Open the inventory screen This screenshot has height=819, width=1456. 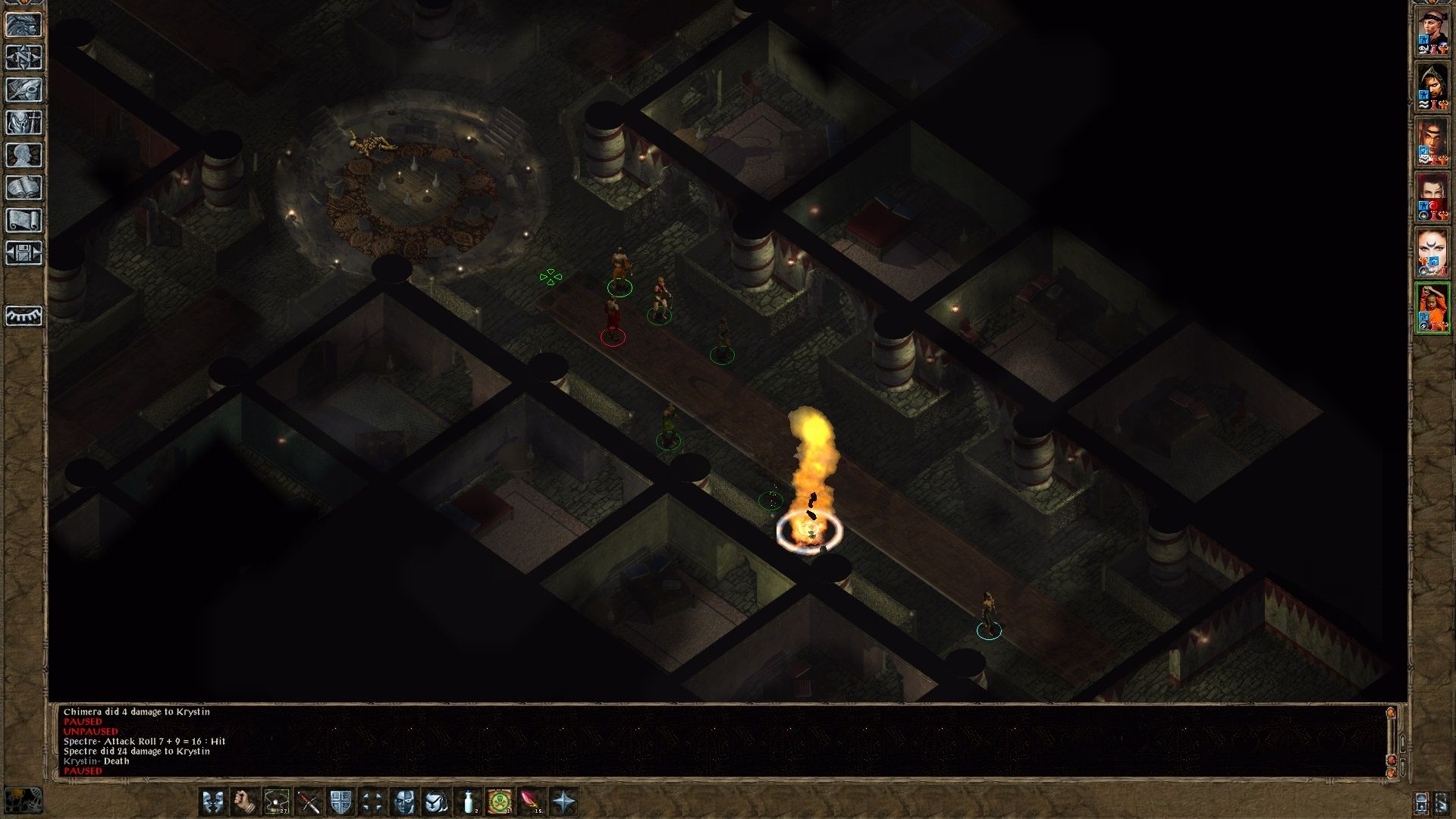(24, 123)
